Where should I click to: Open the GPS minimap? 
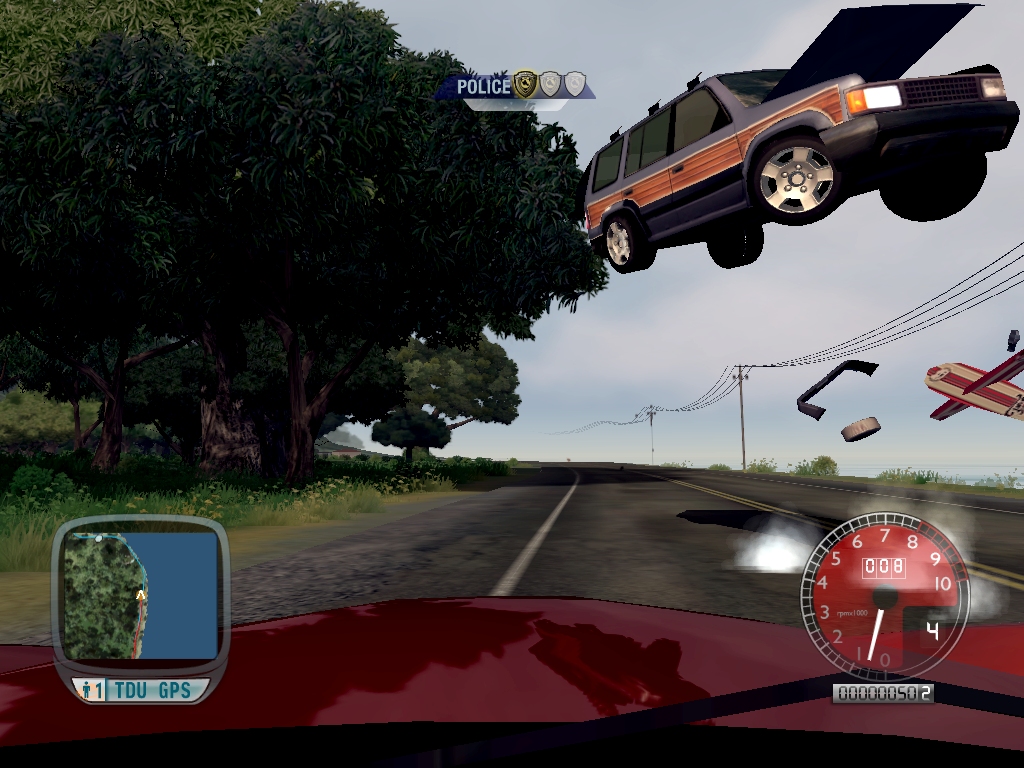pyautogui.click(x=140, y=595)
